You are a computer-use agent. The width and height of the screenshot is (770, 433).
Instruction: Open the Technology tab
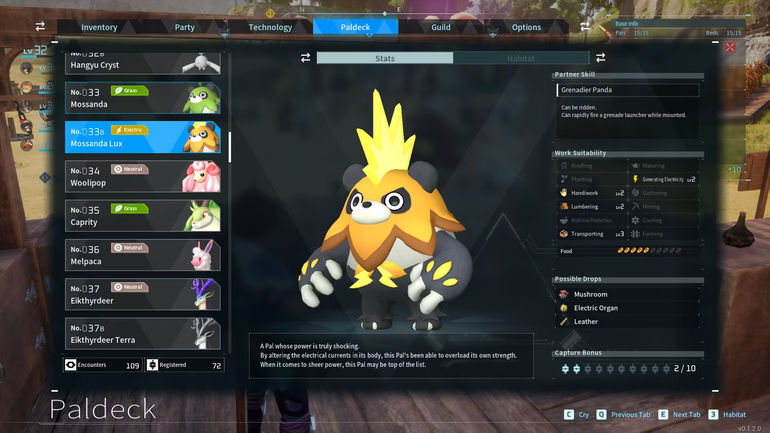click(270, 27)
